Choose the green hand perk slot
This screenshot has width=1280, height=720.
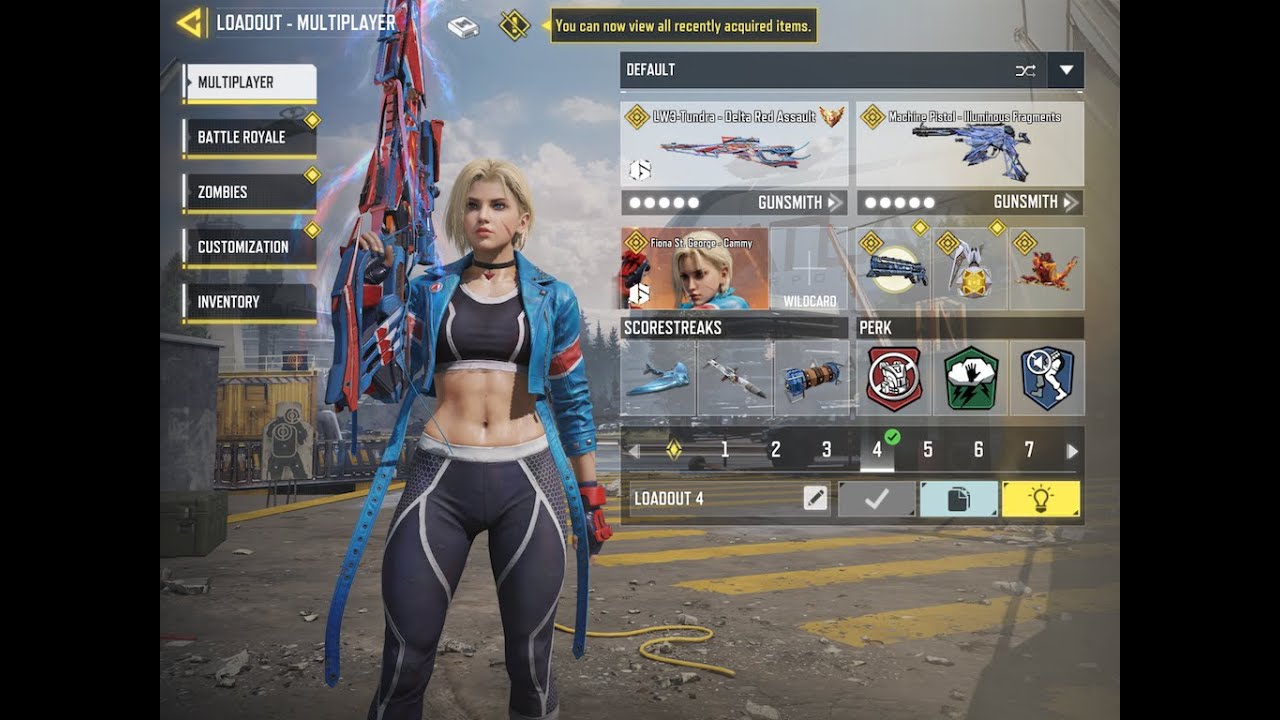(x=970, y=378)
